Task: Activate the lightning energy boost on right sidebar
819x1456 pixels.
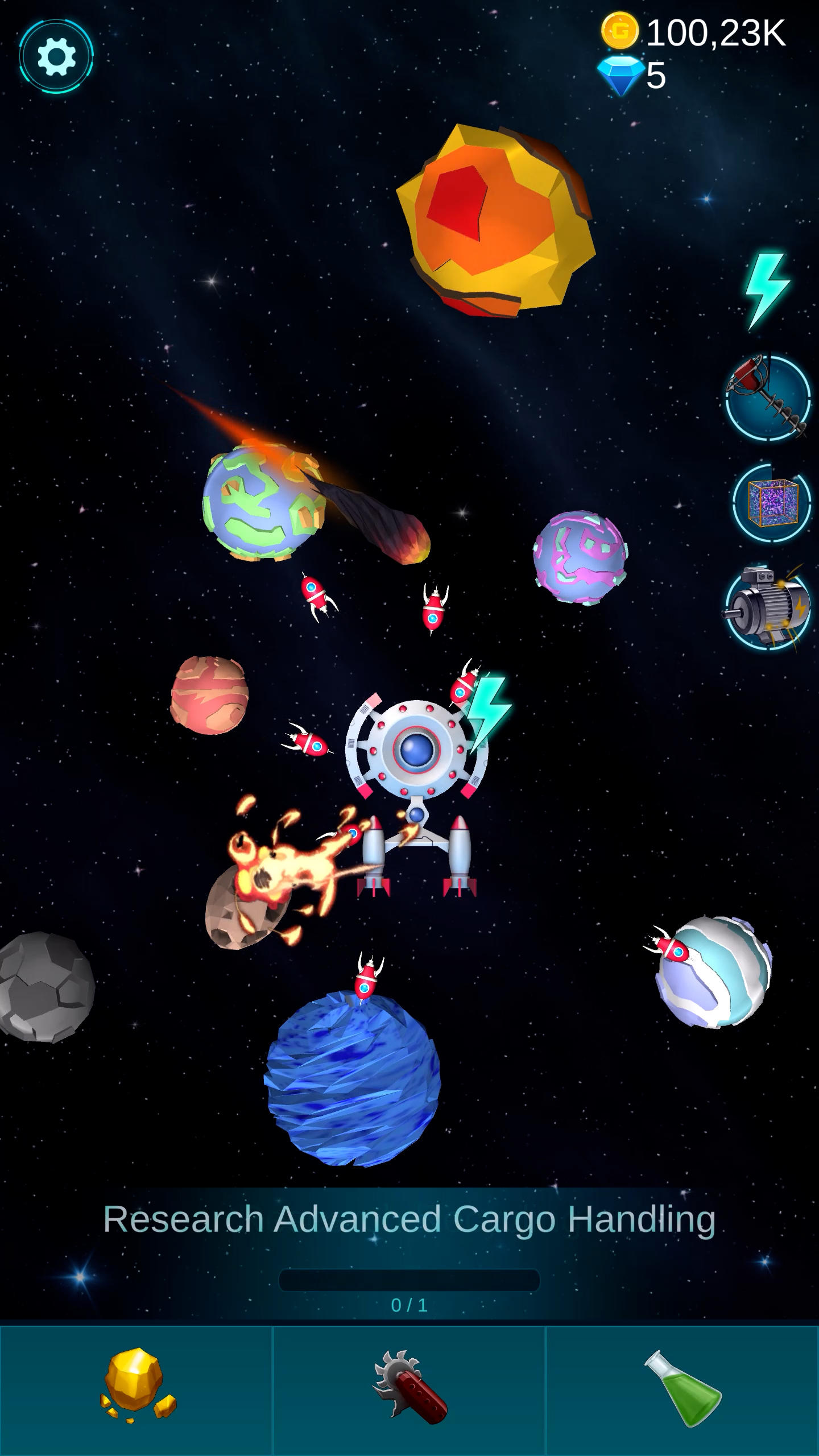Action: click(x=767, y=289)
